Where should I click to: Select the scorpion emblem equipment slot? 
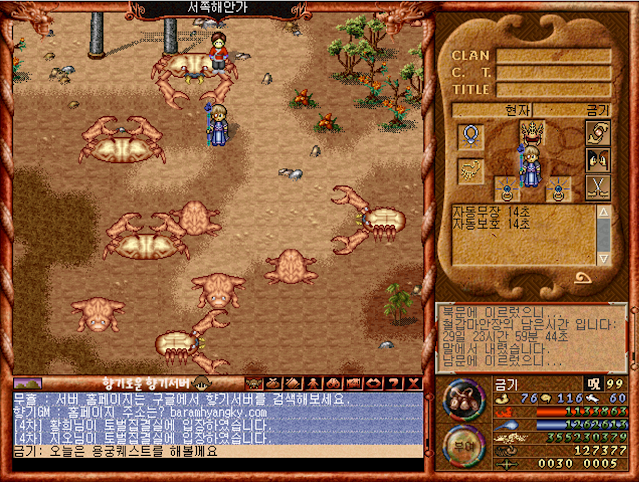click(x=470, y=171)
